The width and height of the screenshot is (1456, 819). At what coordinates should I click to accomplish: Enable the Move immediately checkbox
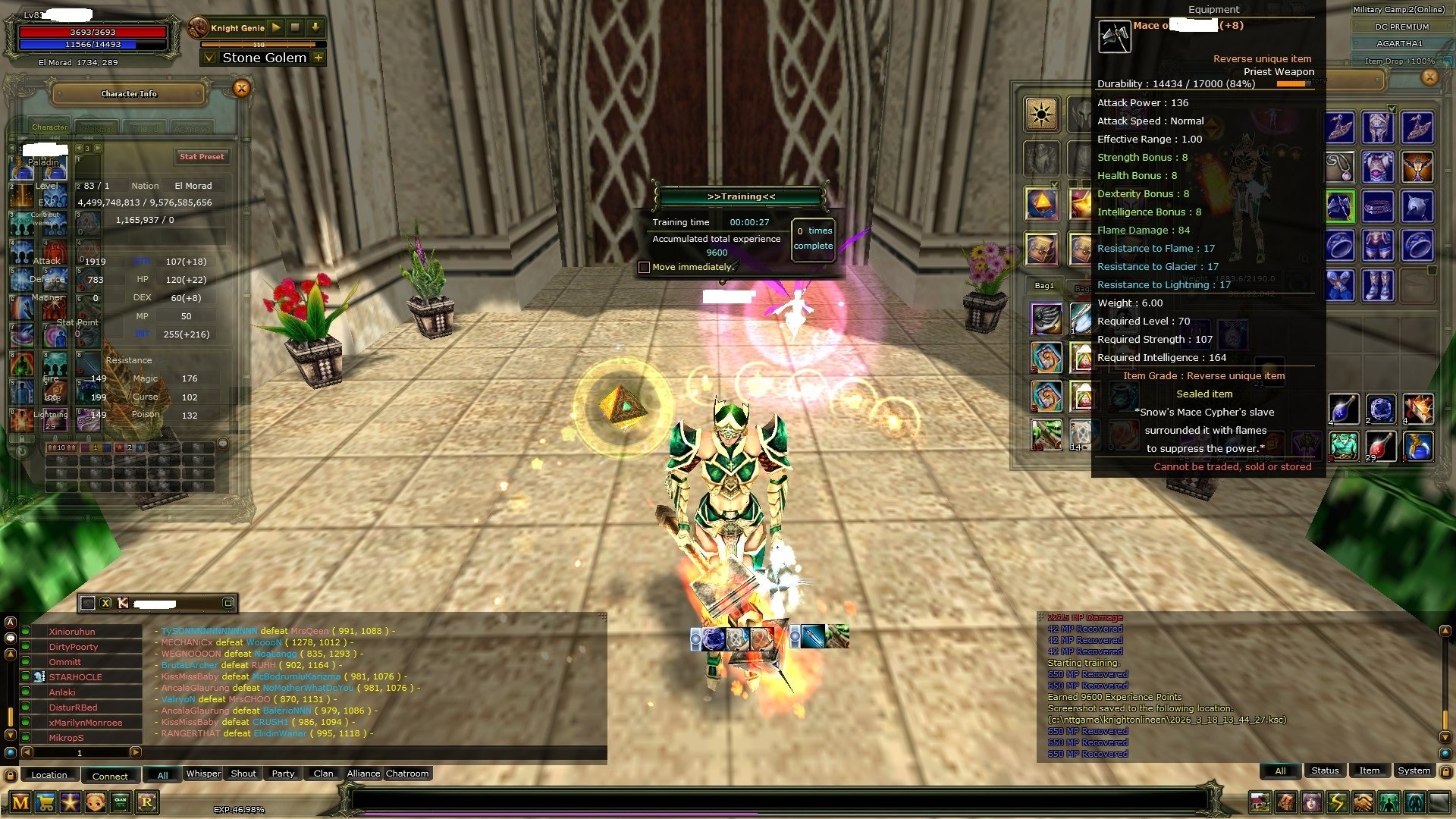coord(643,267)
